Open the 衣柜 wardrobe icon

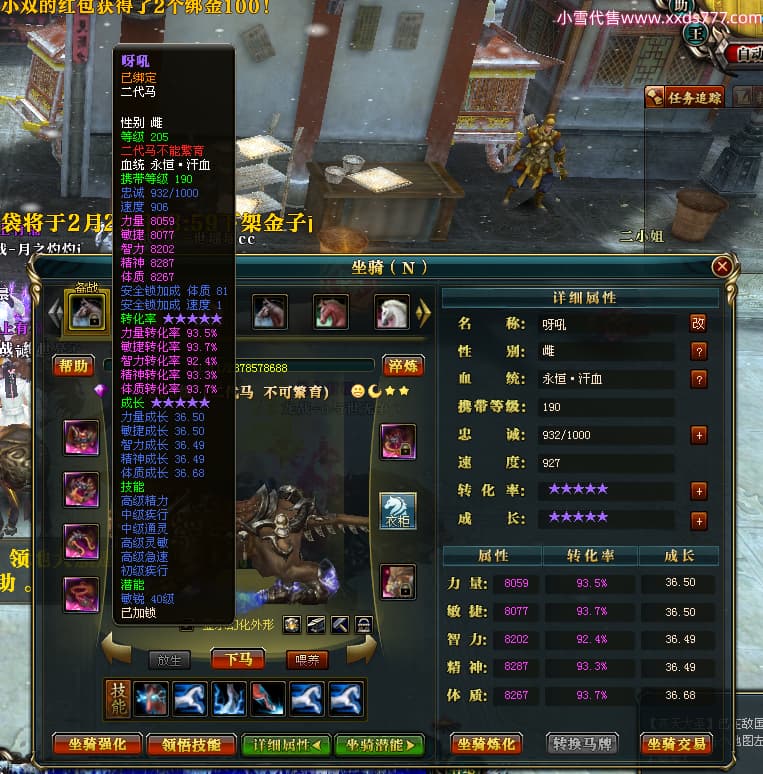tap(398, 511)
